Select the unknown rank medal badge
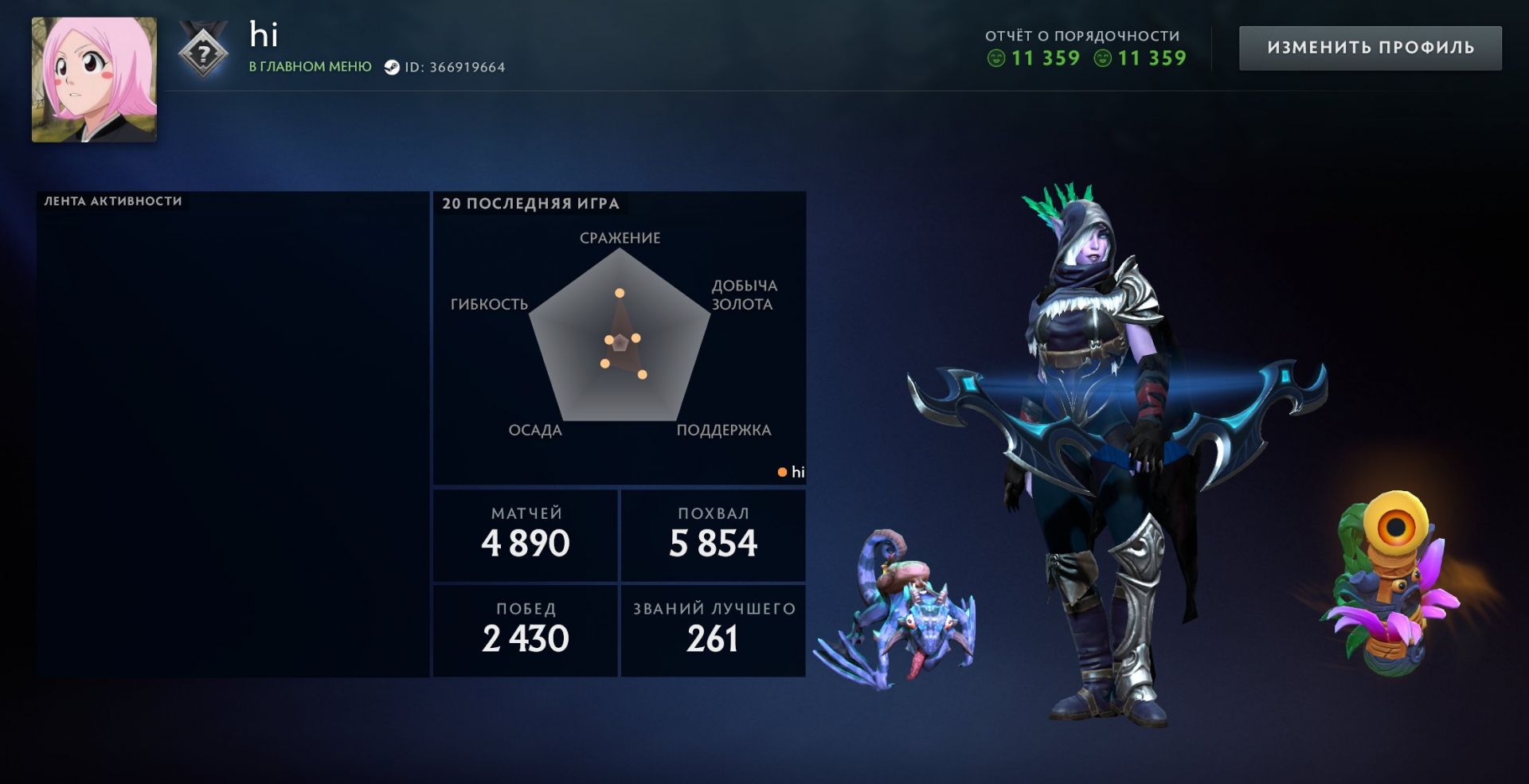This screenshot has width=1529, height=784. coord(204,53)
